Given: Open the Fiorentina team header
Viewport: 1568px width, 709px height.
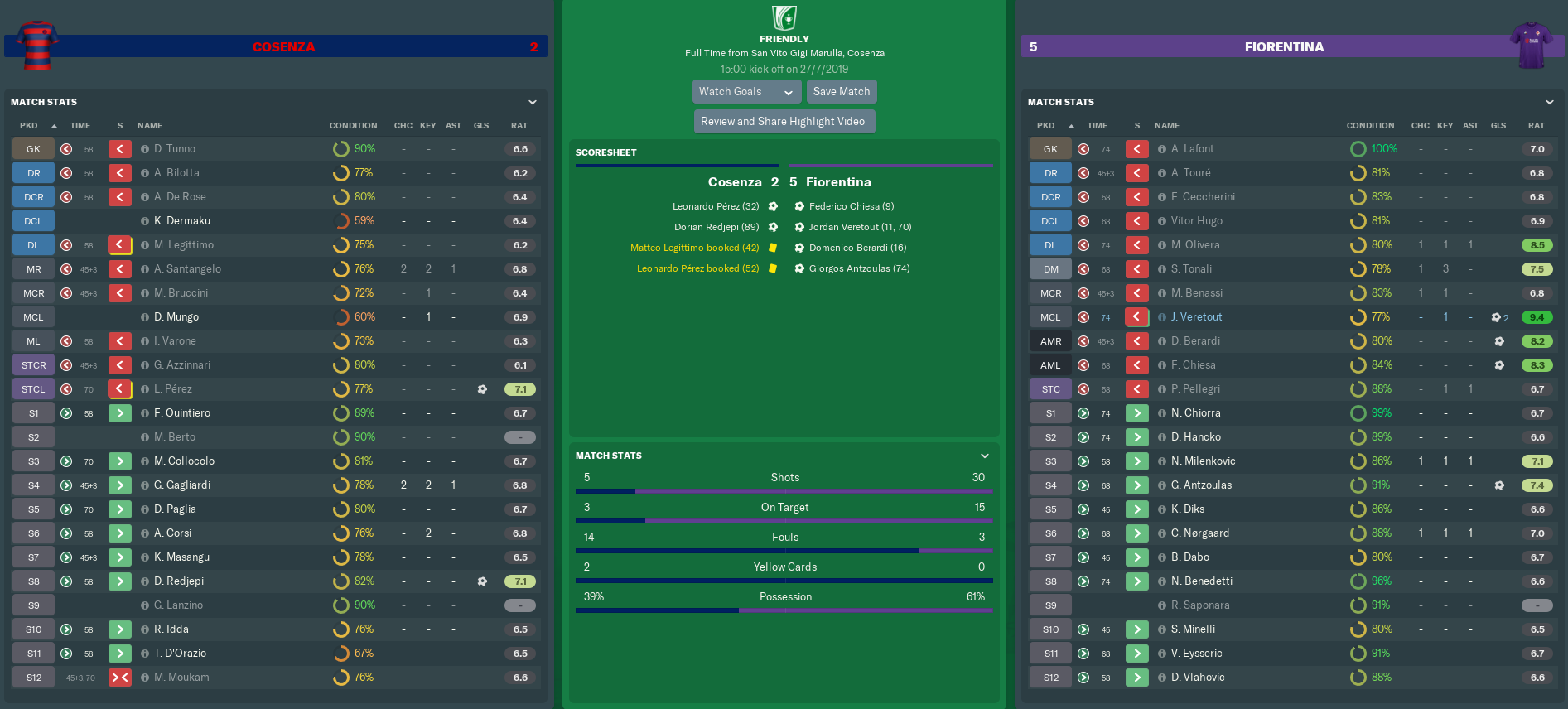Looking at the screenshot, I should 1283,47.
